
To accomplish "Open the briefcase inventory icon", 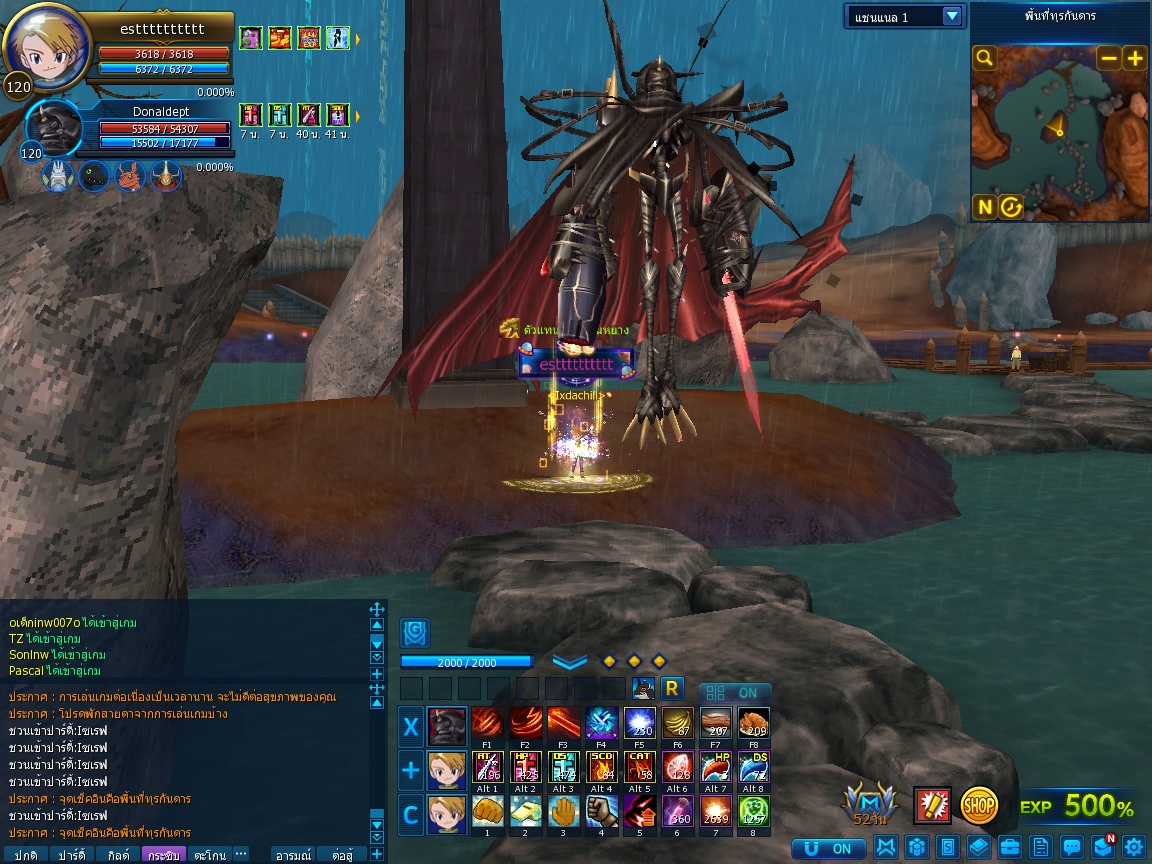I will 1010,847.
